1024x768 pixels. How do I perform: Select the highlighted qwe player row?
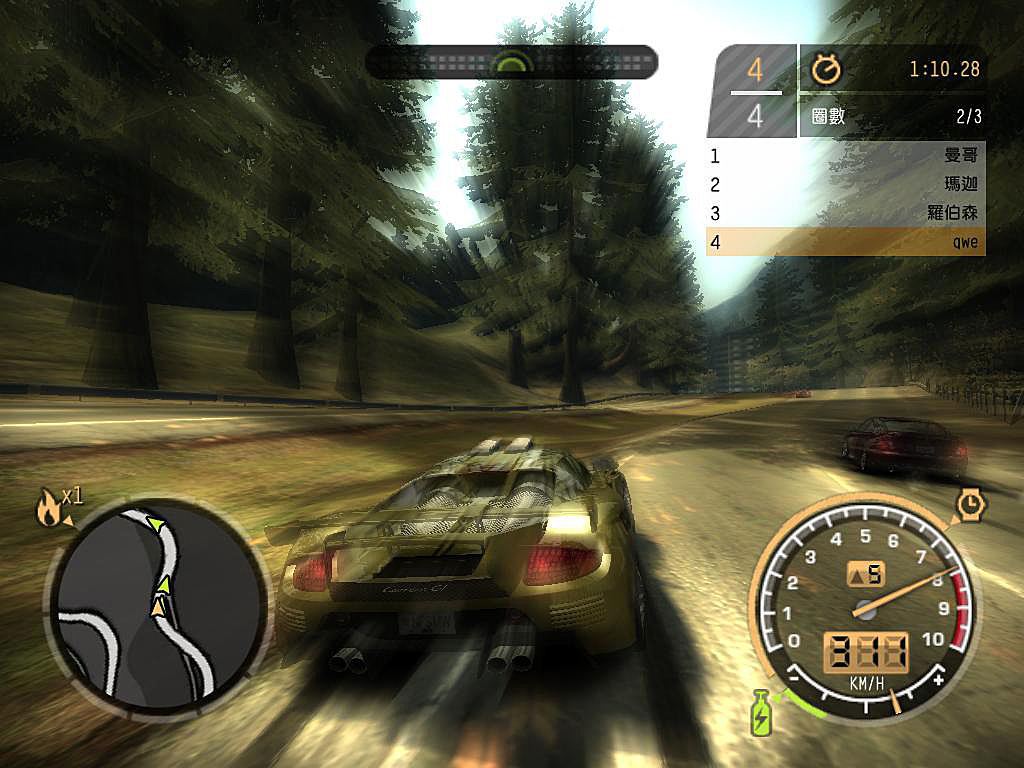(845, 242)
